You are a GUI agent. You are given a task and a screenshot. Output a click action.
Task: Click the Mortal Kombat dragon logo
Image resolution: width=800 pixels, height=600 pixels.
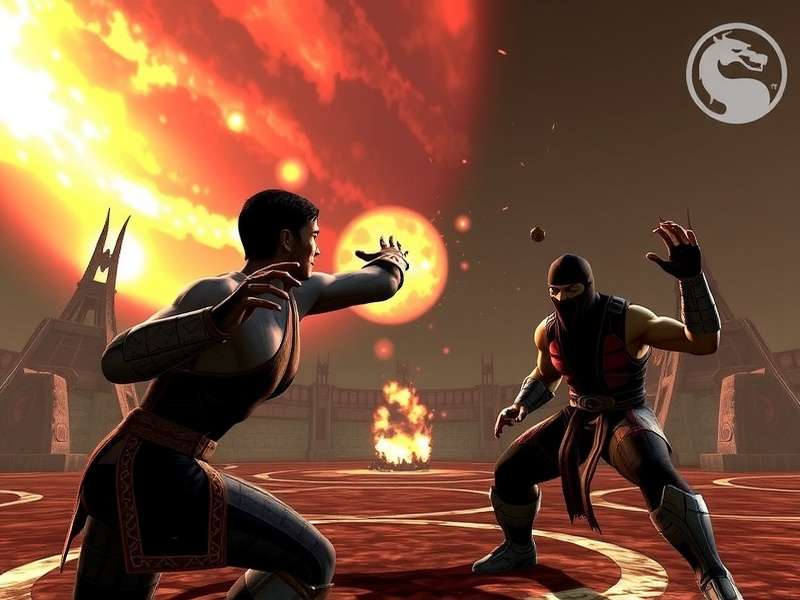[x=735, y=73]
